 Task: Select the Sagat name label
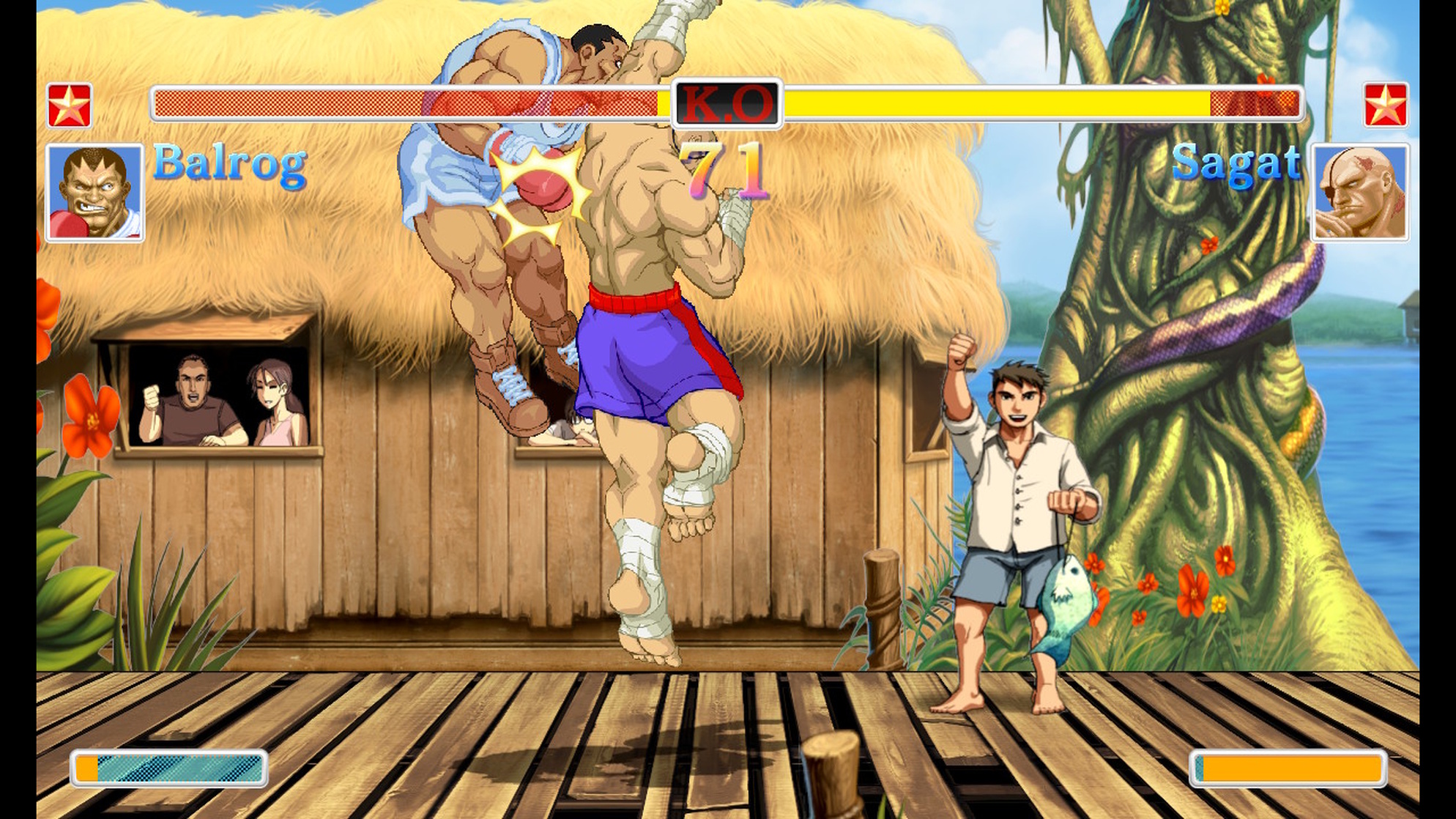click(1237, 167)
